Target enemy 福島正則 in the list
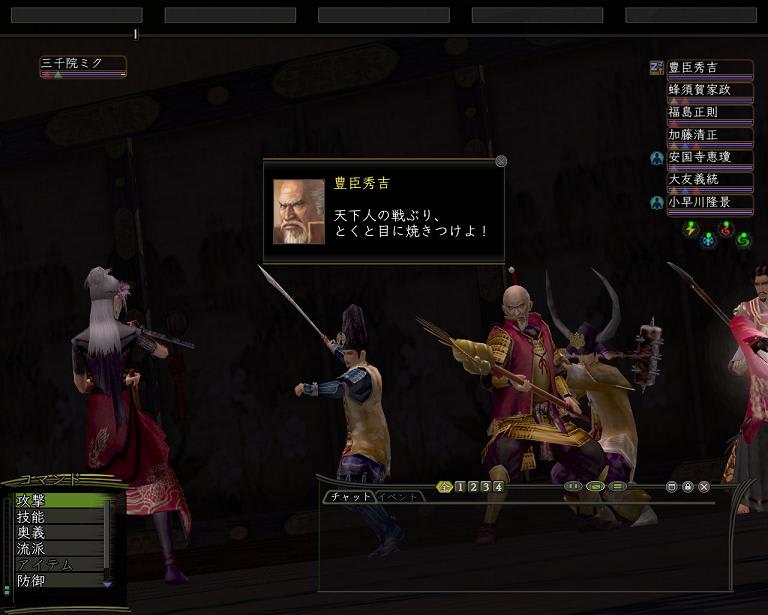This screenshot has height=615, width=768. click(x=709, y=112)
